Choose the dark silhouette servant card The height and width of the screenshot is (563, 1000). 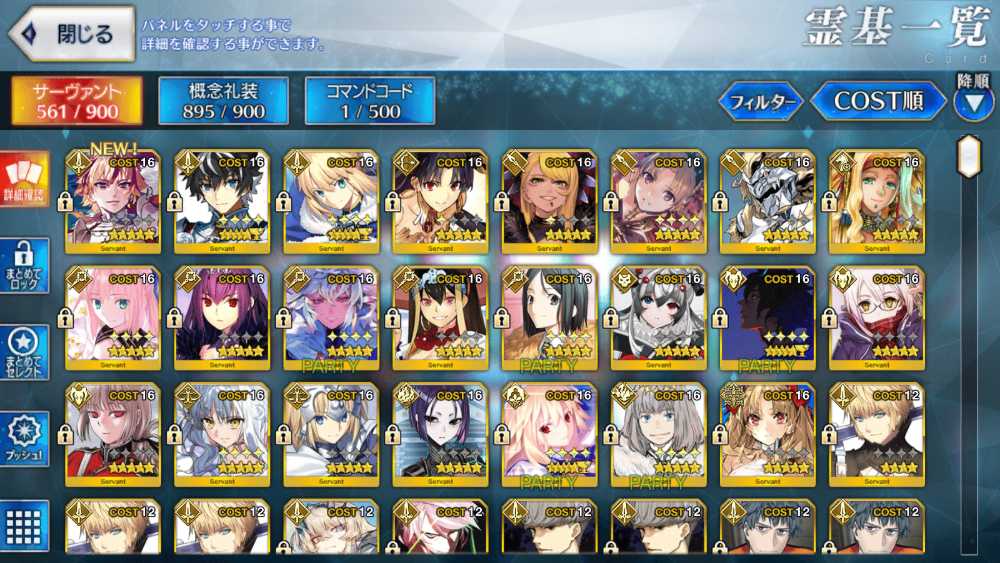pos(766,315)
